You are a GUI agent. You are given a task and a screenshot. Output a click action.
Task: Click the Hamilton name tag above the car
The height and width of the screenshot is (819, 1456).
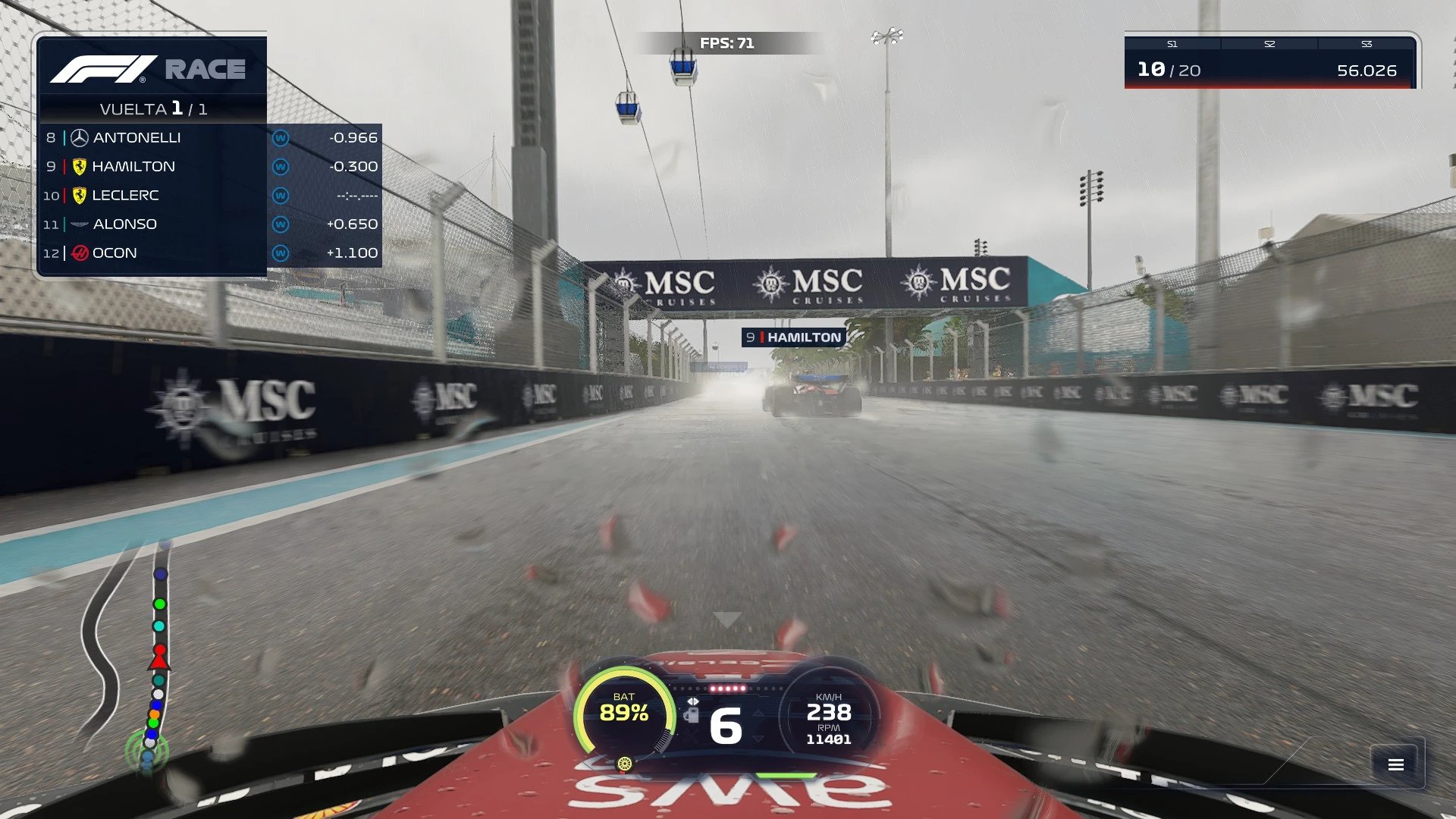pyautogui.click(x=793, y=337)
